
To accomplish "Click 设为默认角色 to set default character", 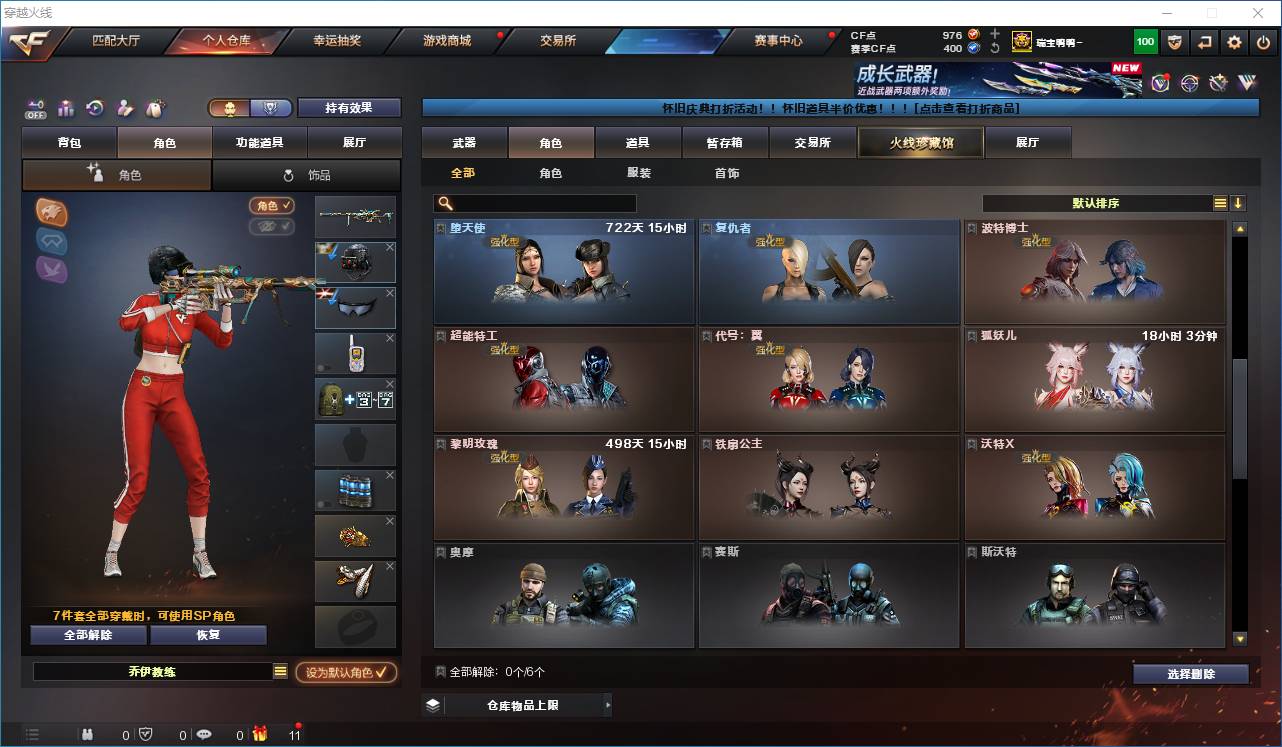I will pyautogui.click(x=345, y=672).
